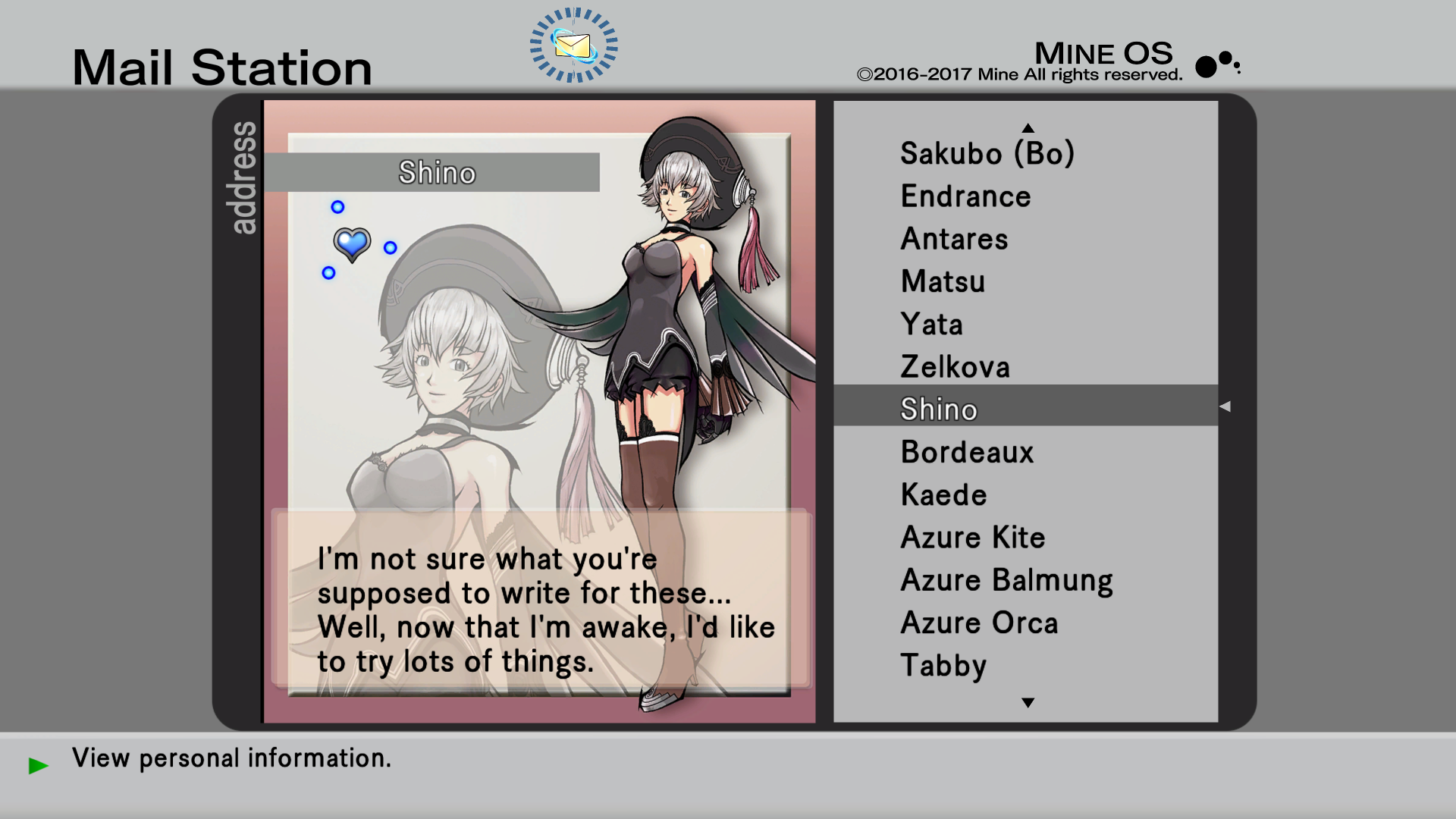Click the up arrow above the list
The width and height of the screenshot is (1456, 819).
click(x=1028, y=127)
